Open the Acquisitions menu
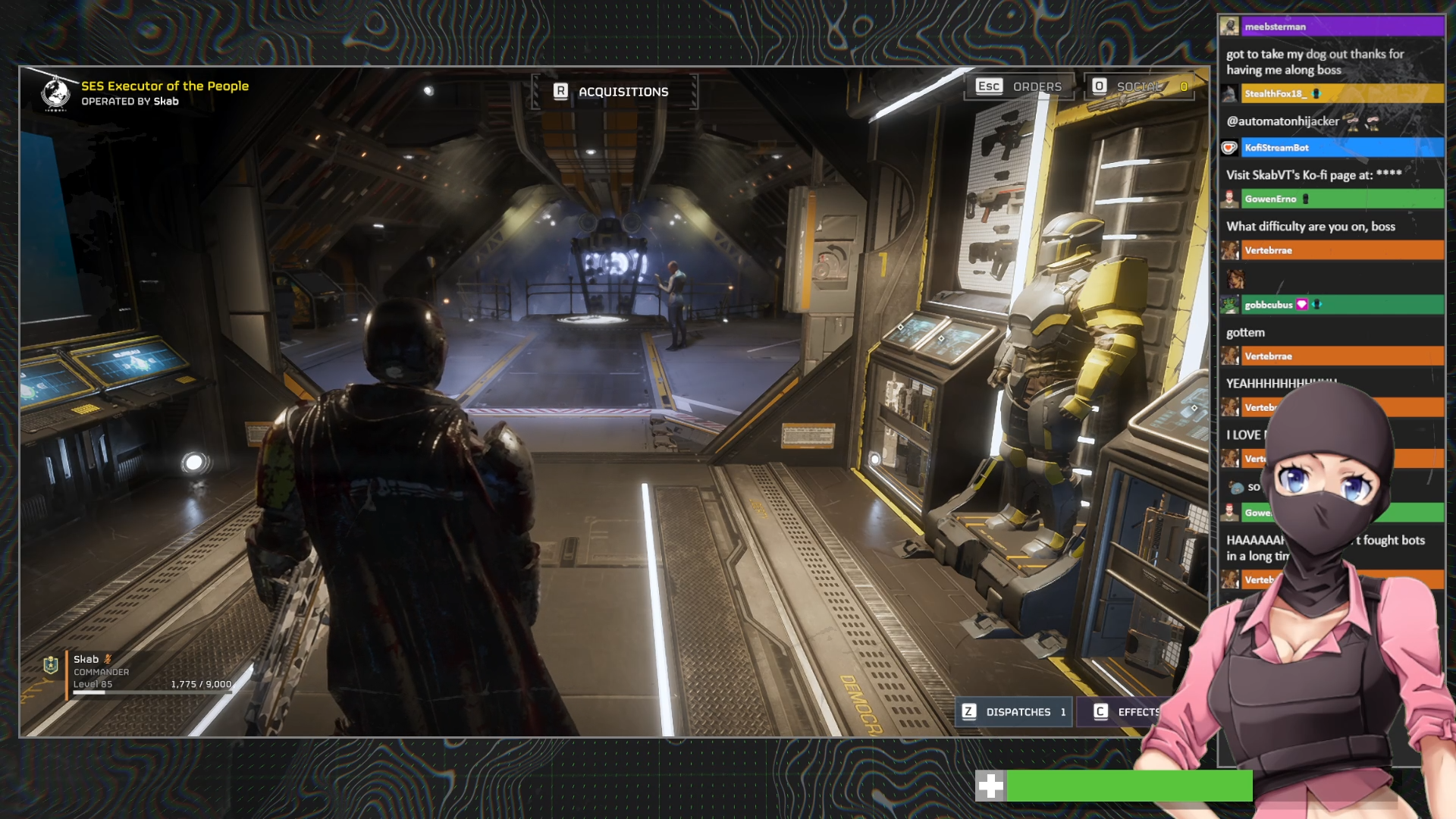1456x819 pixels. [613, 92]
